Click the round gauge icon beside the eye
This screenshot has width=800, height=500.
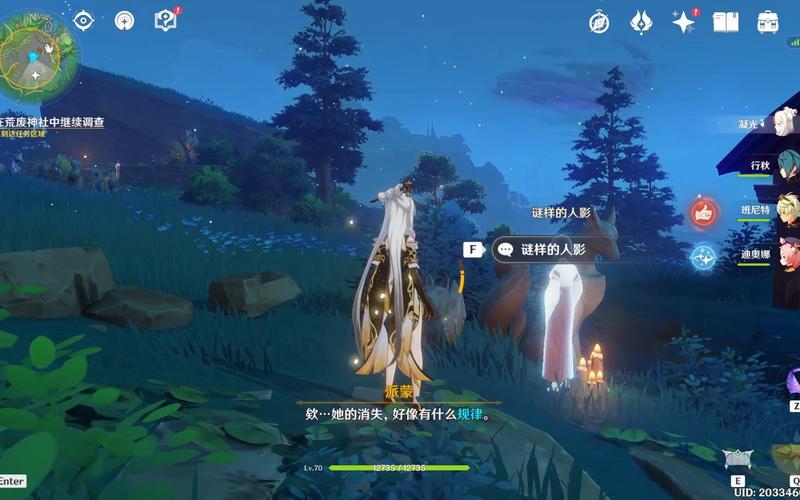point(124,20)
